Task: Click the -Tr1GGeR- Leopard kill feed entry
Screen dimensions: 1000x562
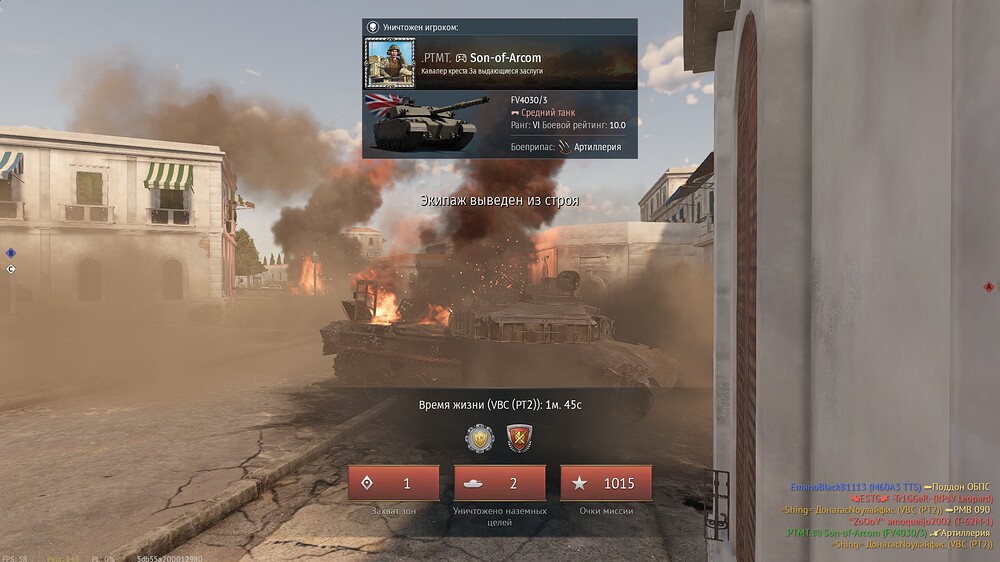Action: coord(919,498)
